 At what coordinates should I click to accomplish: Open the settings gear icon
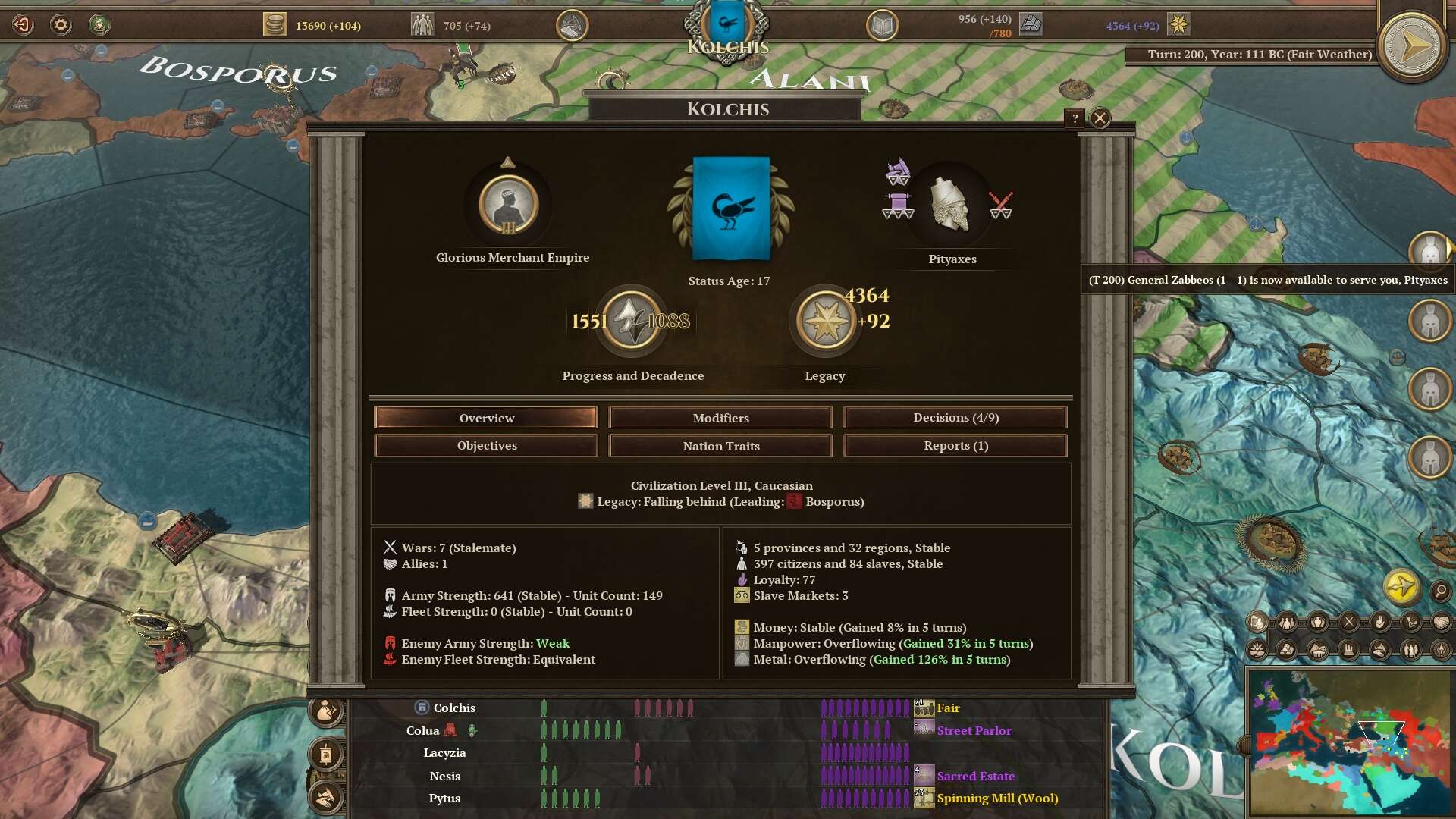click(x=61, y=25)
